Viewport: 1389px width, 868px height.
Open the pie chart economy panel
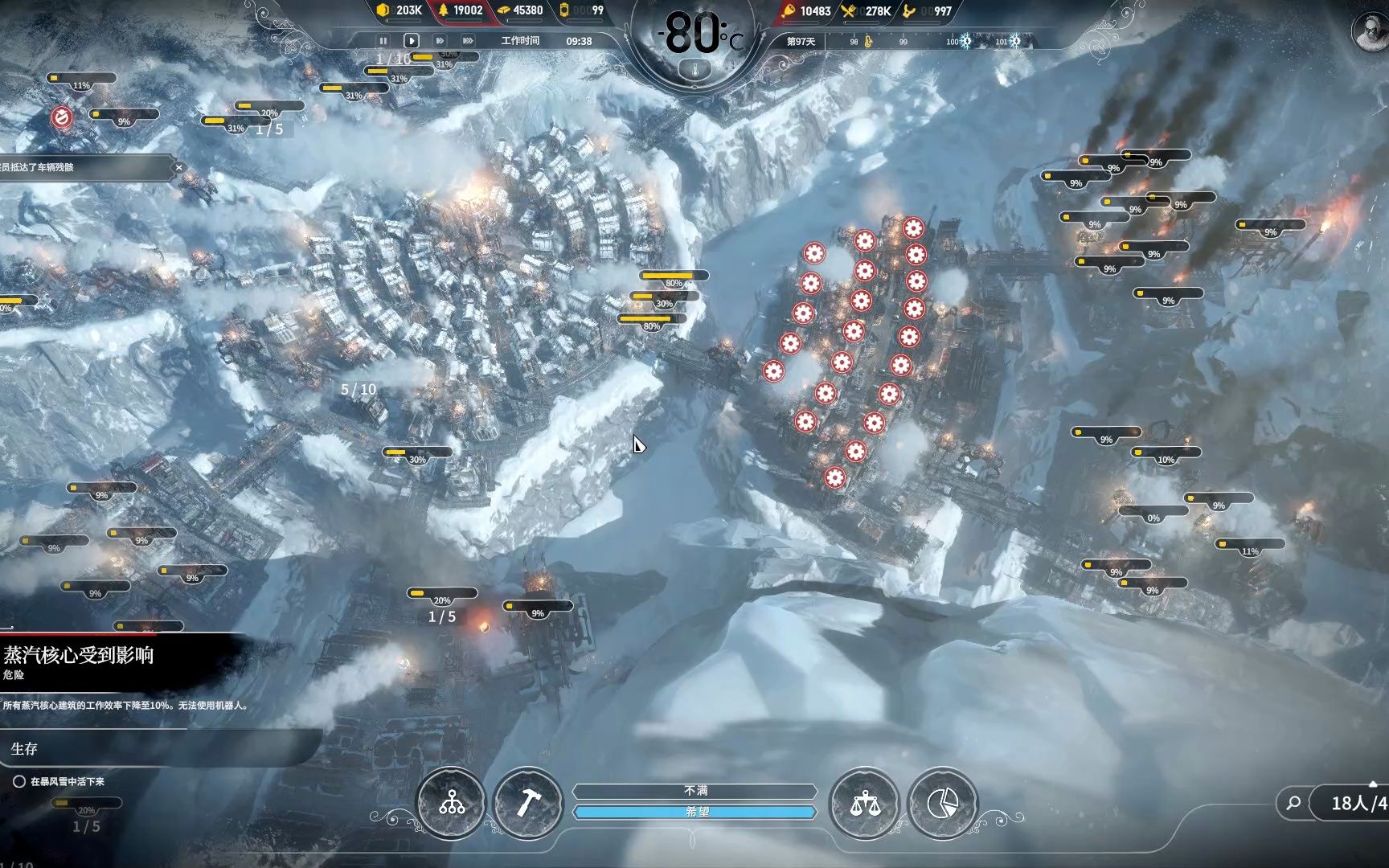coord(942,802)
